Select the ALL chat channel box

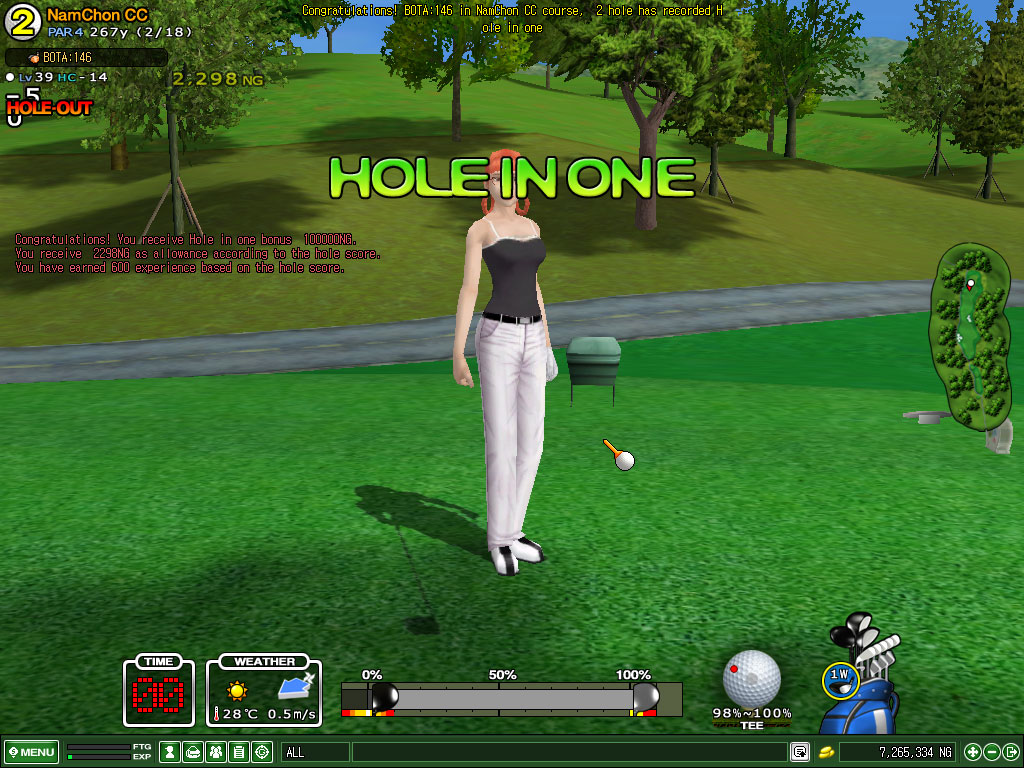(315, 752)
